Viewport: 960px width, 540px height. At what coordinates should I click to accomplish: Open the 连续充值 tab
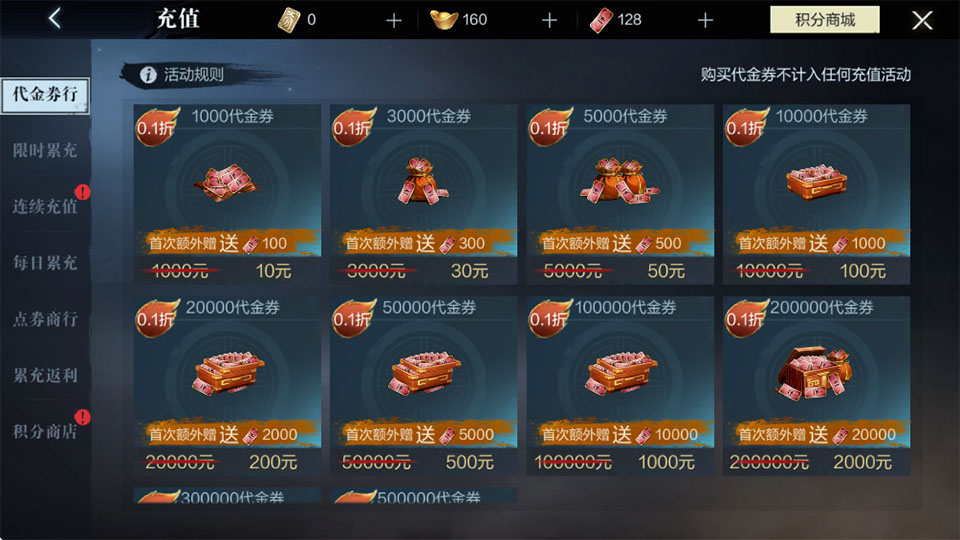(x=45, y=207)
